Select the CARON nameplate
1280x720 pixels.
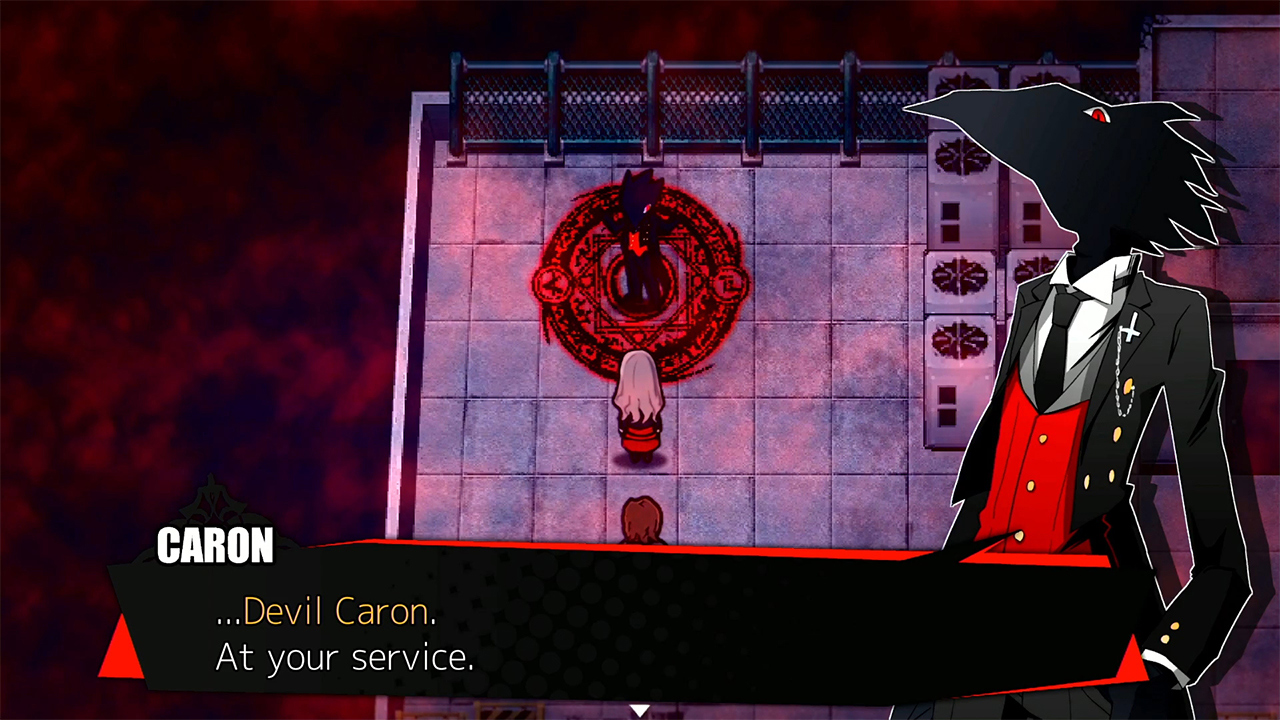[x=214, y=545]
